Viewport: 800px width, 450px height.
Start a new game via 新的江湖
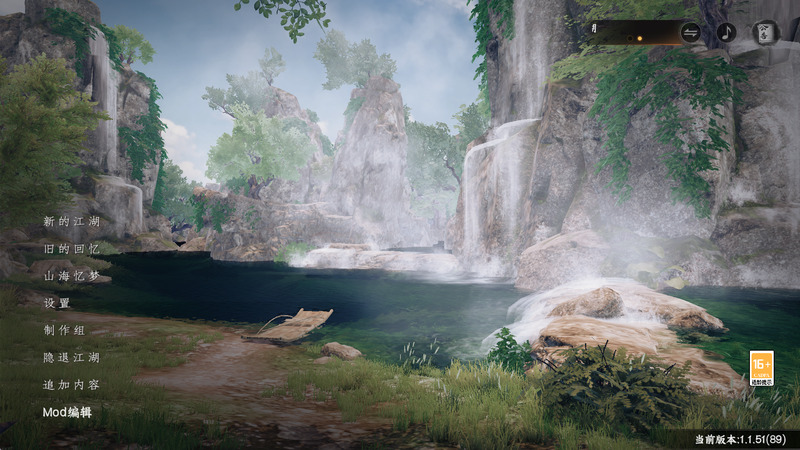[x=70, y=220]
